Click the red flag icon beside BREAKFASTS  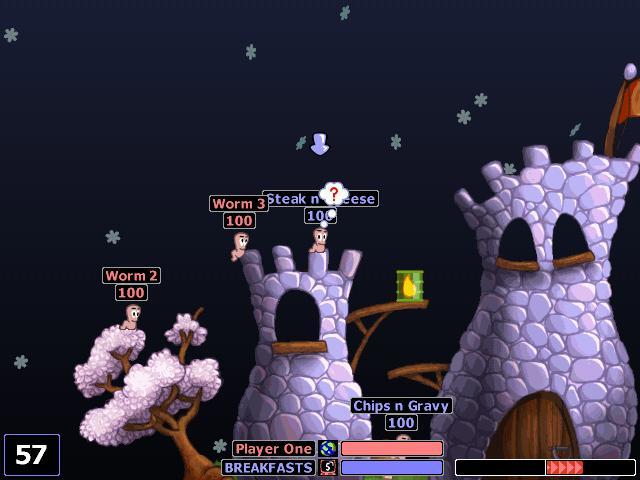coord(328,467)
